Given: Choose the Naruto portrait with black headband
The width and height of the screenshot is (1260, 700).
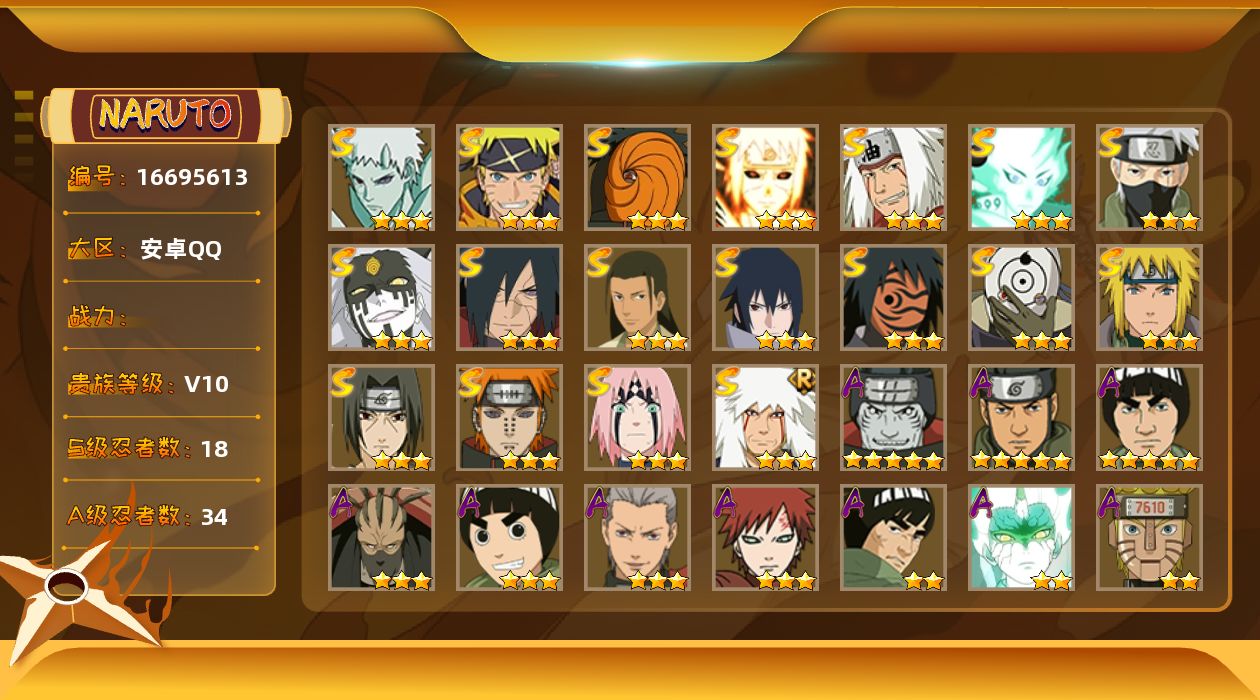Looking at the screenshot, I should 509,177.
